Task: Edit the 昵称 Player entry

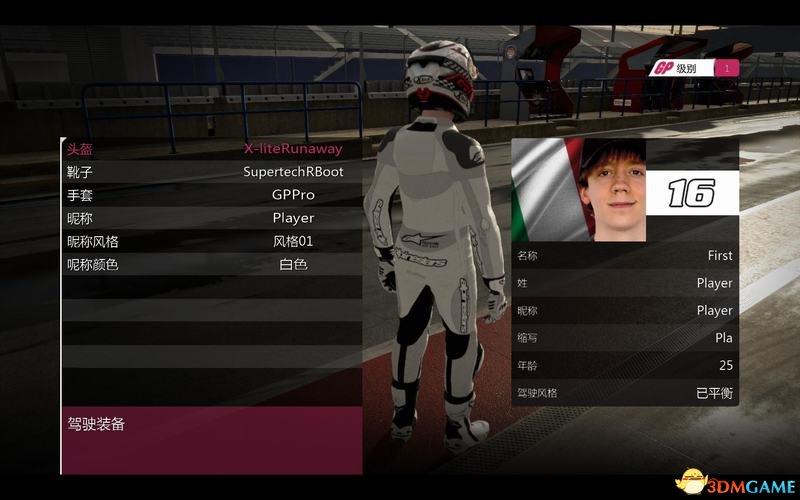Action: pos(211,218)
